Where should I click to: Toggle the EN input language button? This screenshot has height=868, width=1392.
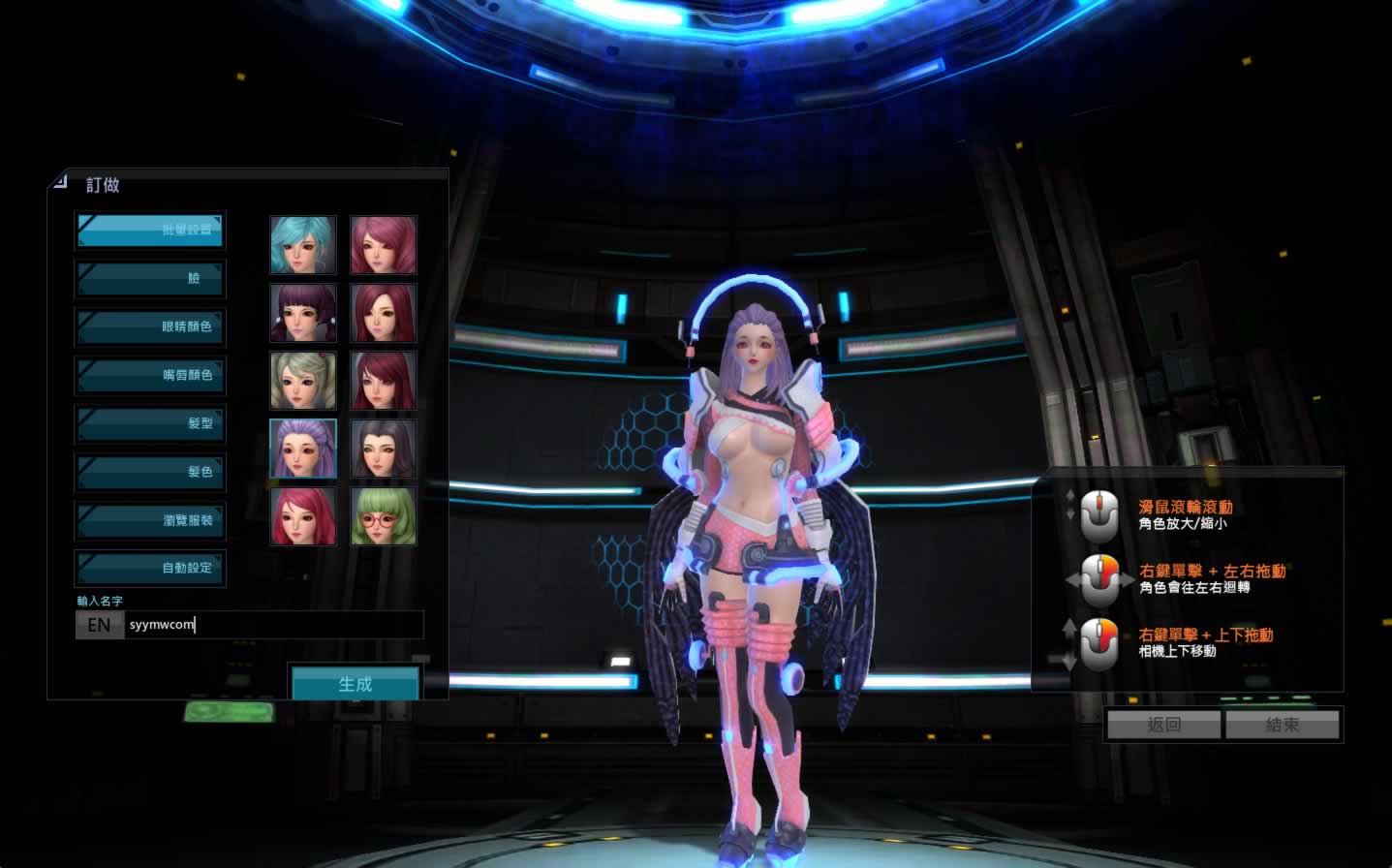pyautogui.click(x=99, y=625)
